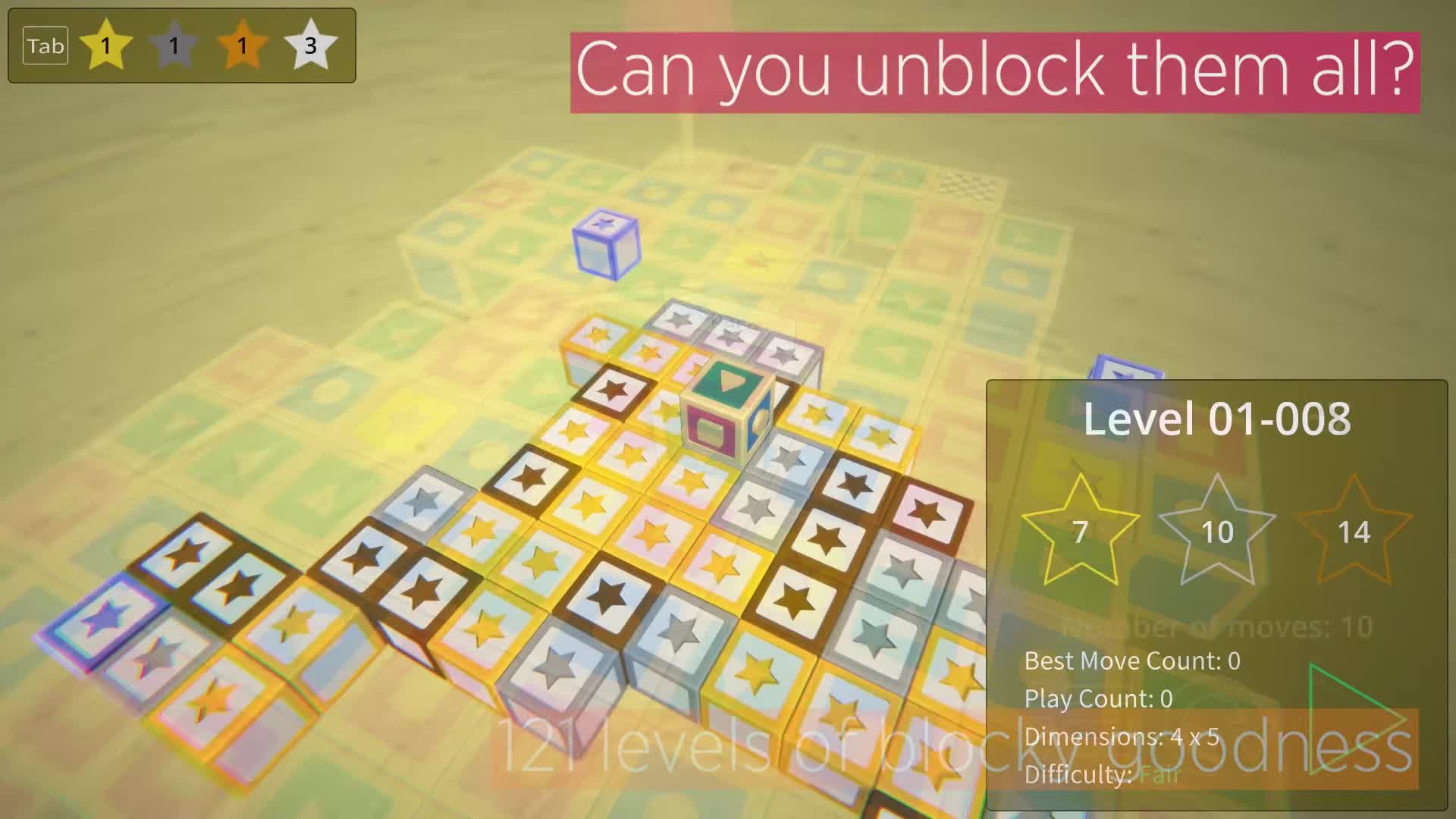This screenshot has width=1456, height=819.
Task: Select the gray star counter icon
Action: tap(173, 45)
